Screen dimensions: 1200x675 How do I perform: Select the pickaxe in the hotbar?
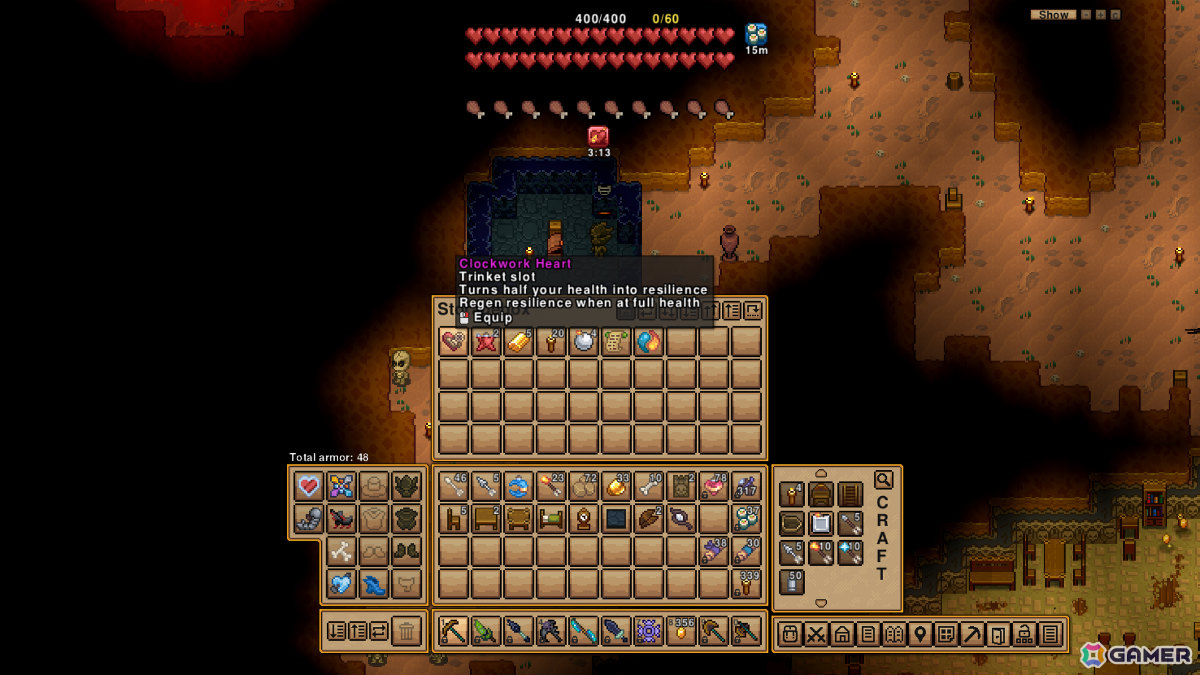click(454, 631)
